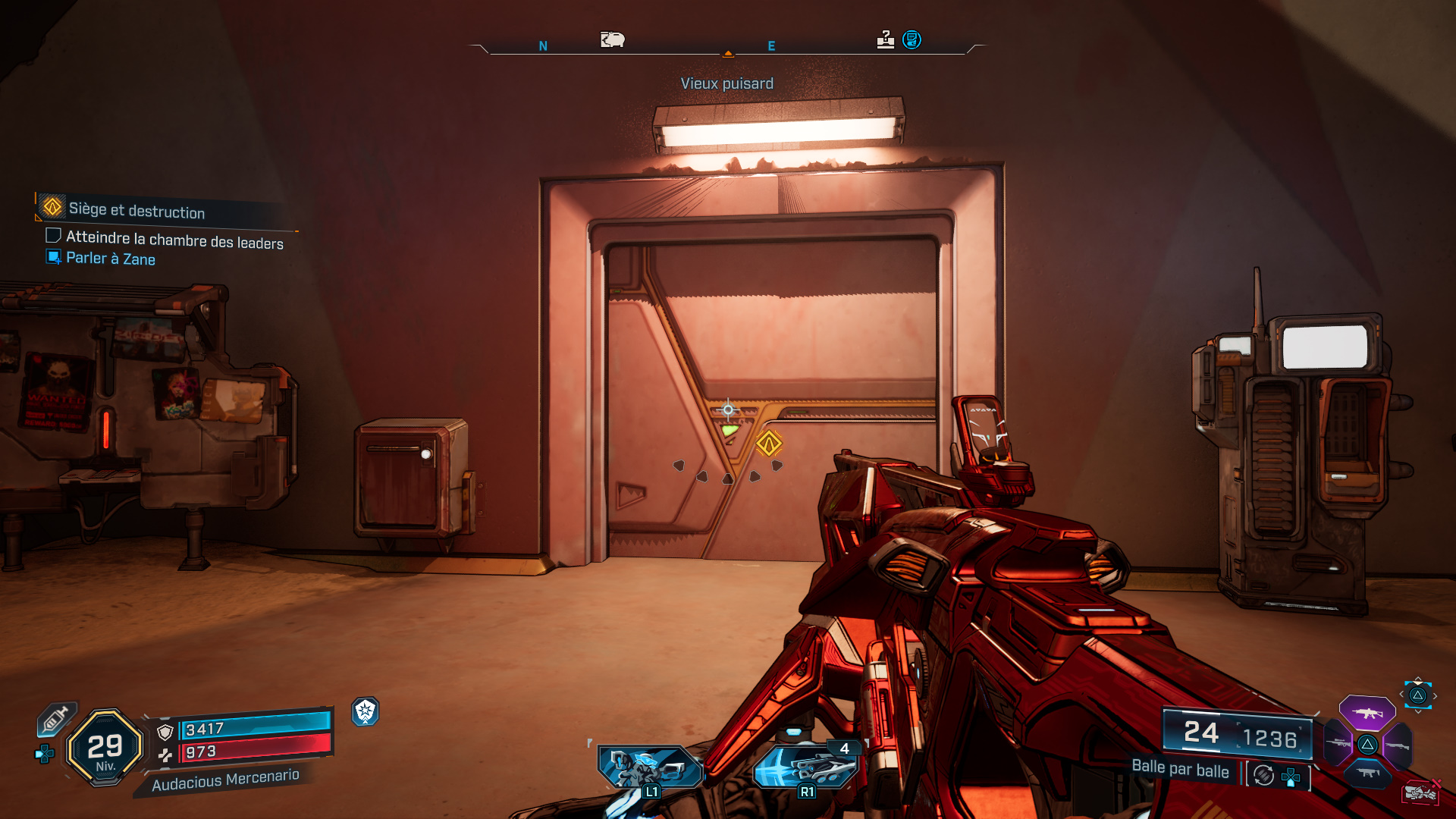
Task: Click the Vieux puisard zone name
Action: [727, 83]
